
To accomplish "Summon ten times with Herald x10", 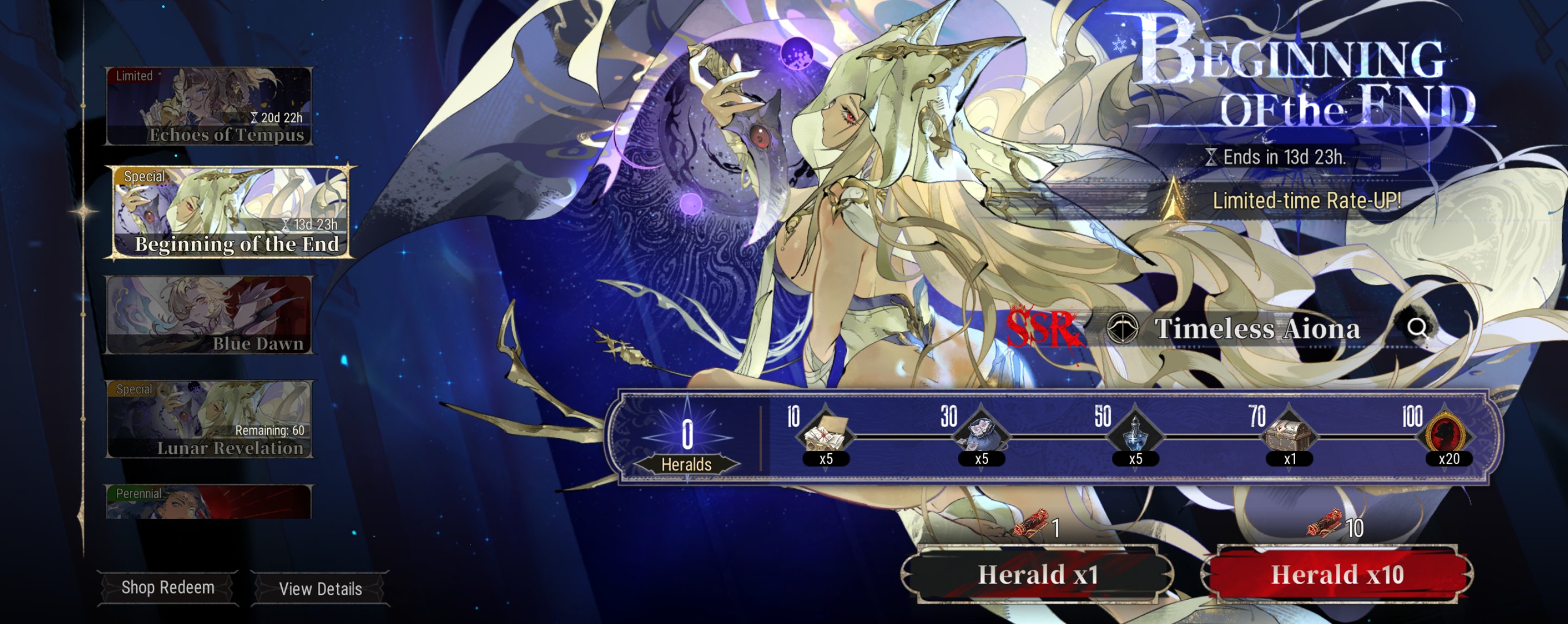I will click(x=1337, y=575).
